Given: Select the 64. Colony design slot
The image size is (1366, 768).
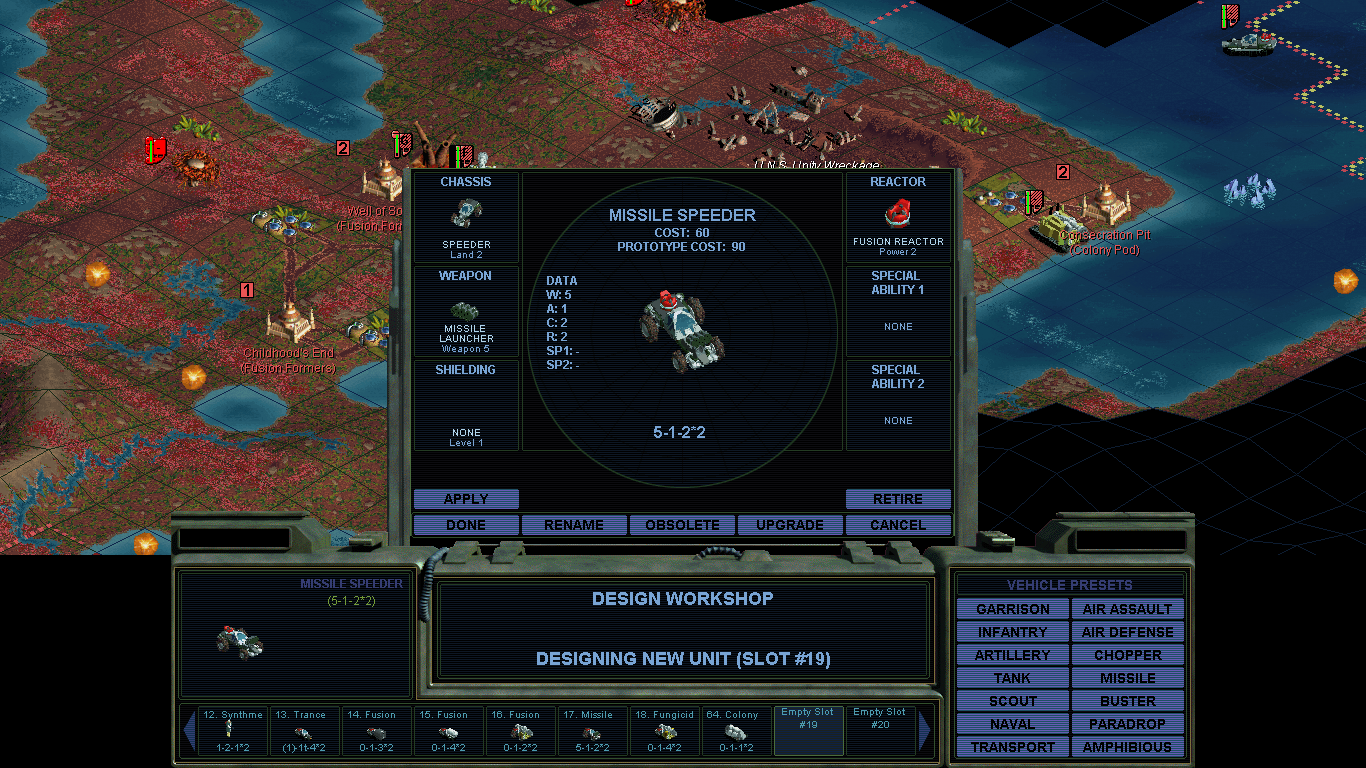Looking at the screenshot, I should click(740, 731).
